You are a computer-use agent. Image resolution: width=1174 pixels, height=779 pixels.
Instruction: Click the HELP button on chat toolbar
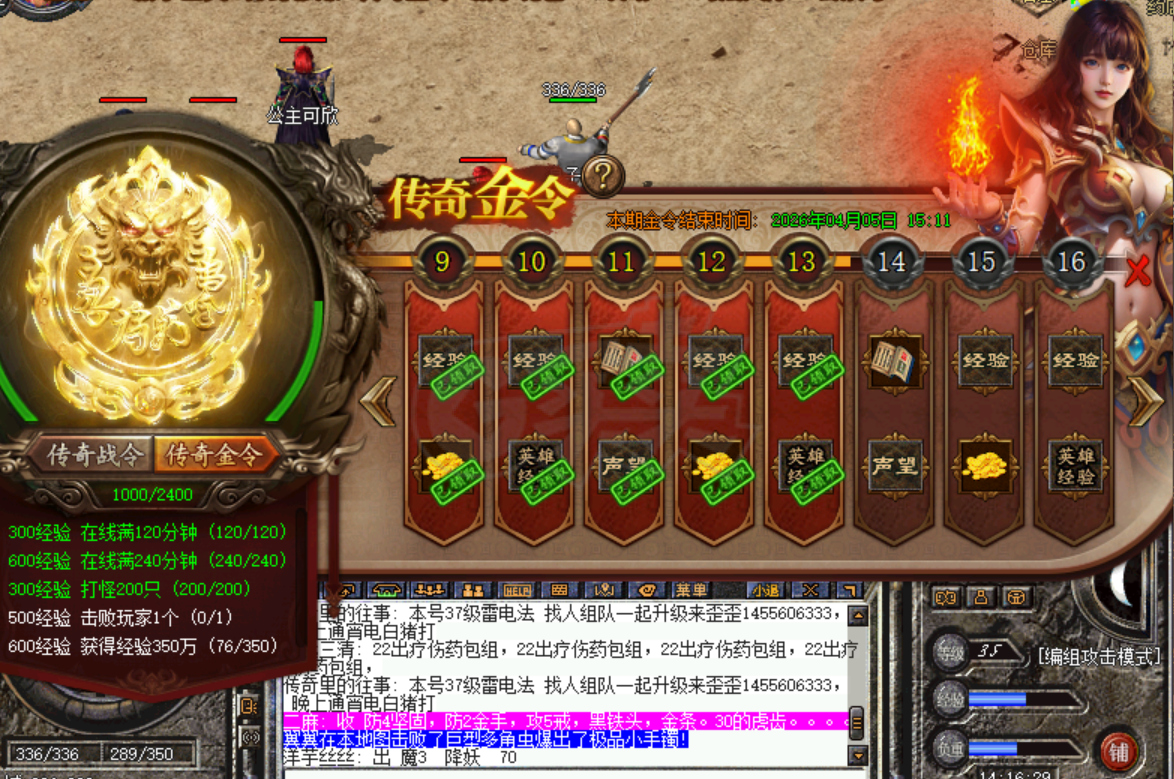click(516, 590)
